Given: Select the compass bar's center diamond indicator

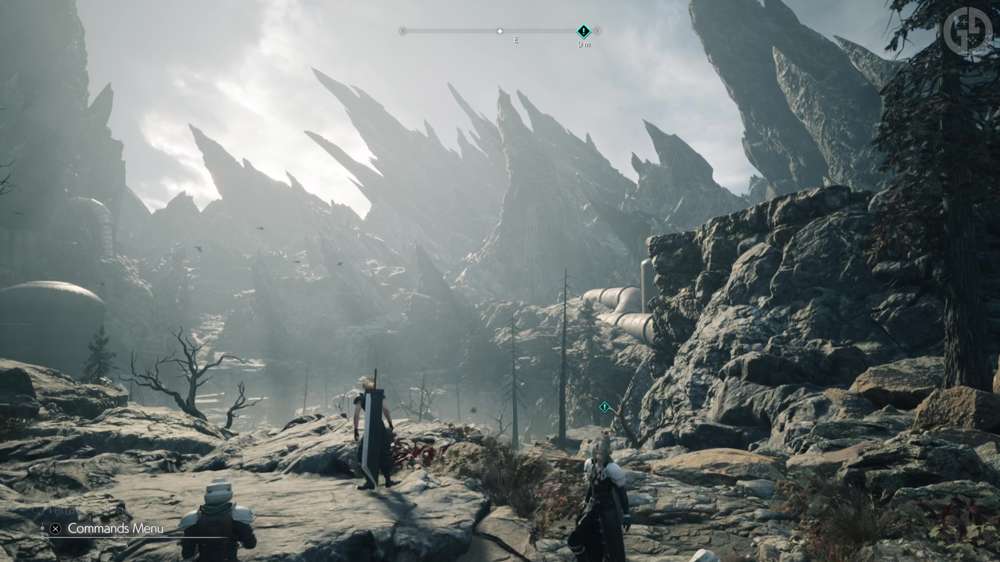Looking at the screenshot, I should (500, 31).
